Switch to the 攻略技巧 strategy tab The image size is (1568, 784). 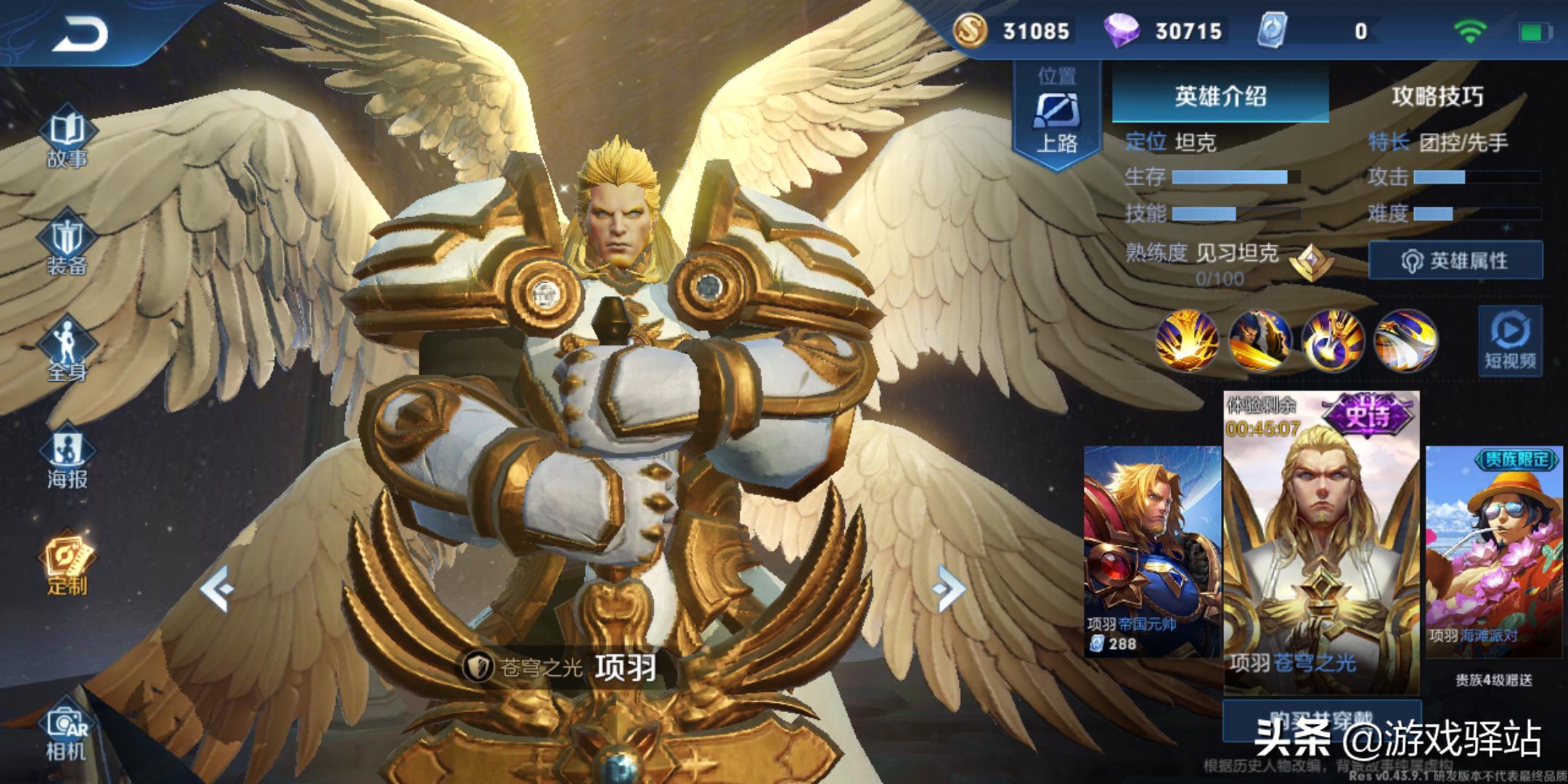(x=1437, y=96)
